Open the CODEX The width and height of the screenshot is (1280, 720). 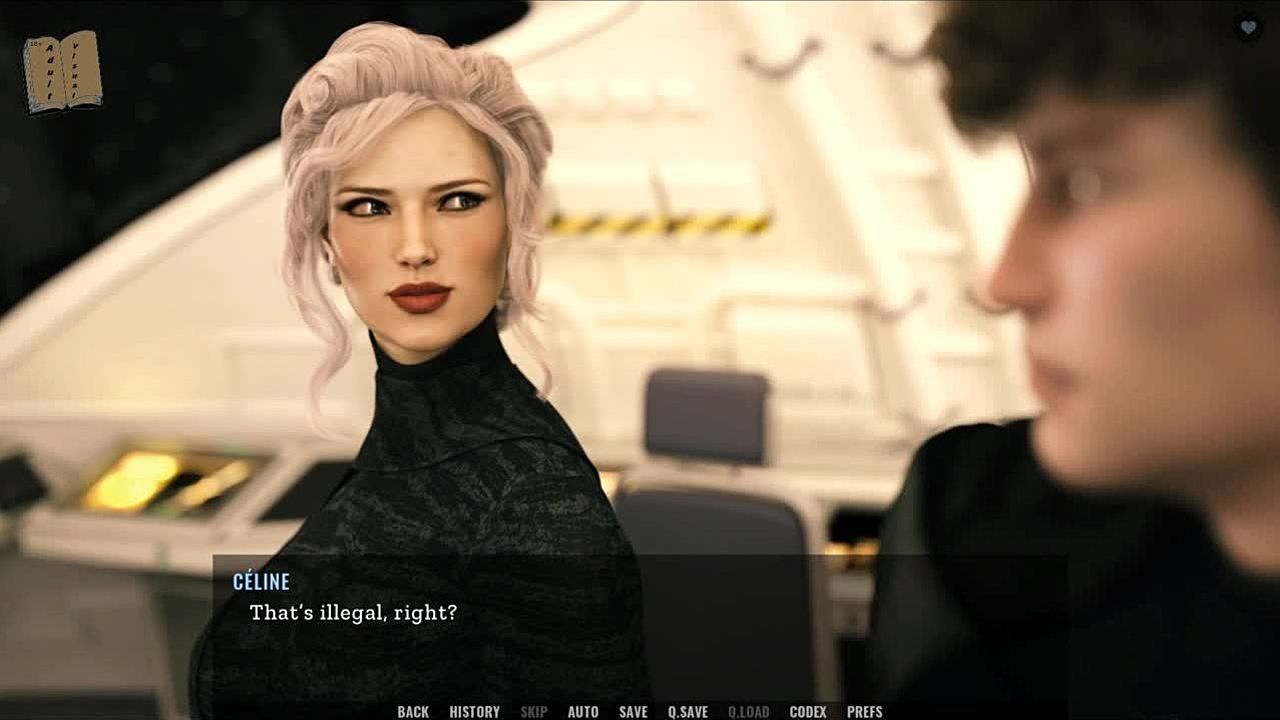[x=808, y=712]
